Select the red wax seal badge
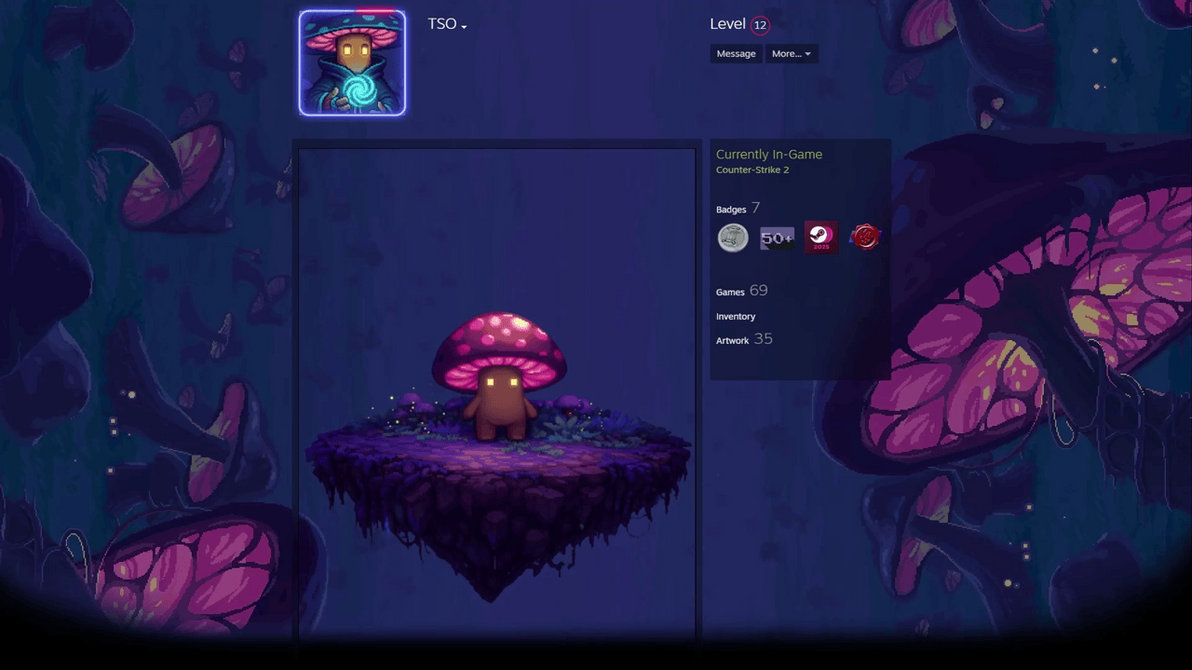Image resolution: width=1192 pixels, height=670 pixels. point(865,238)
